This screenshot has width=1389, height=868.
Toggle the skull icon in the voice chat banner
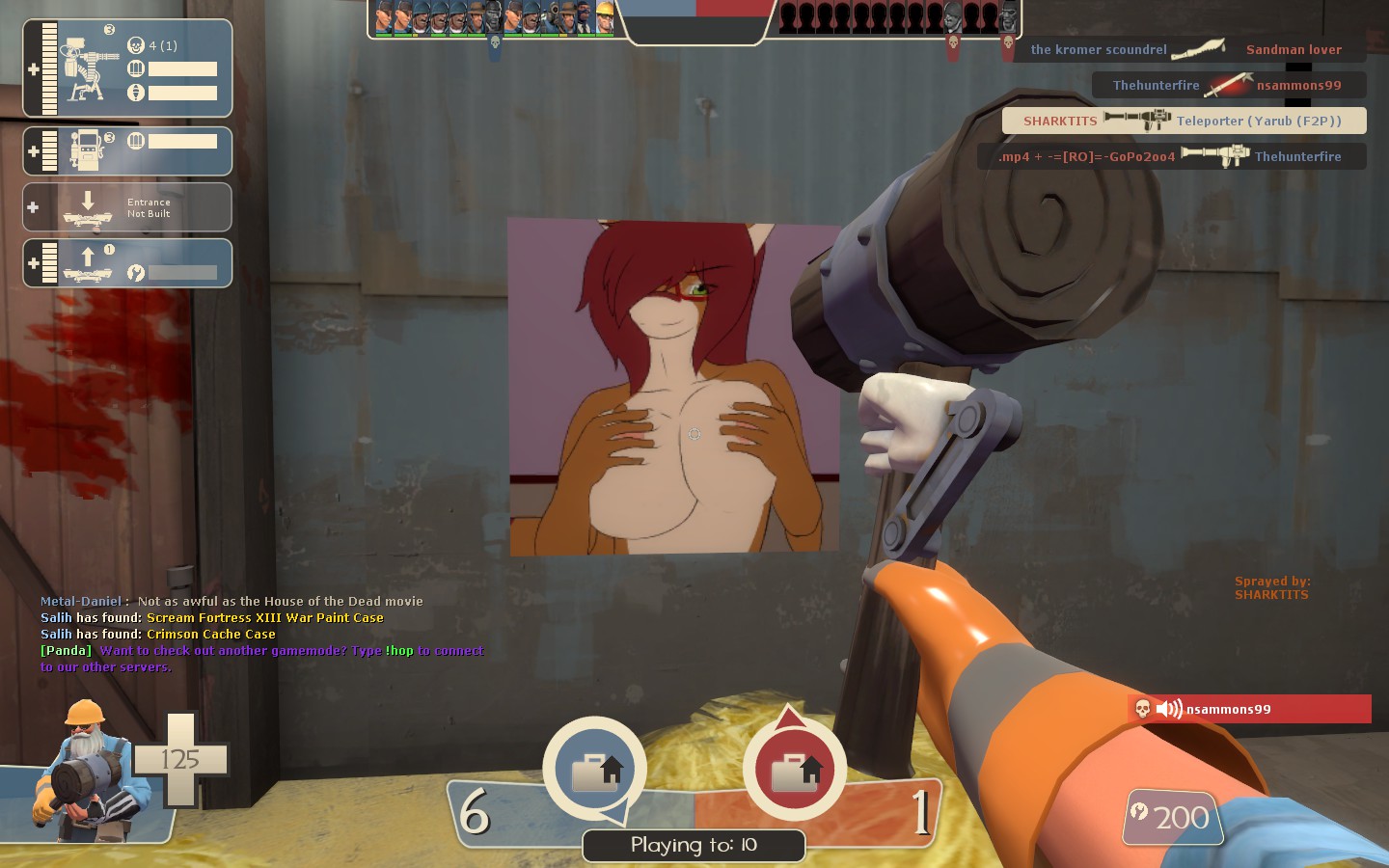click(1143, 709)
